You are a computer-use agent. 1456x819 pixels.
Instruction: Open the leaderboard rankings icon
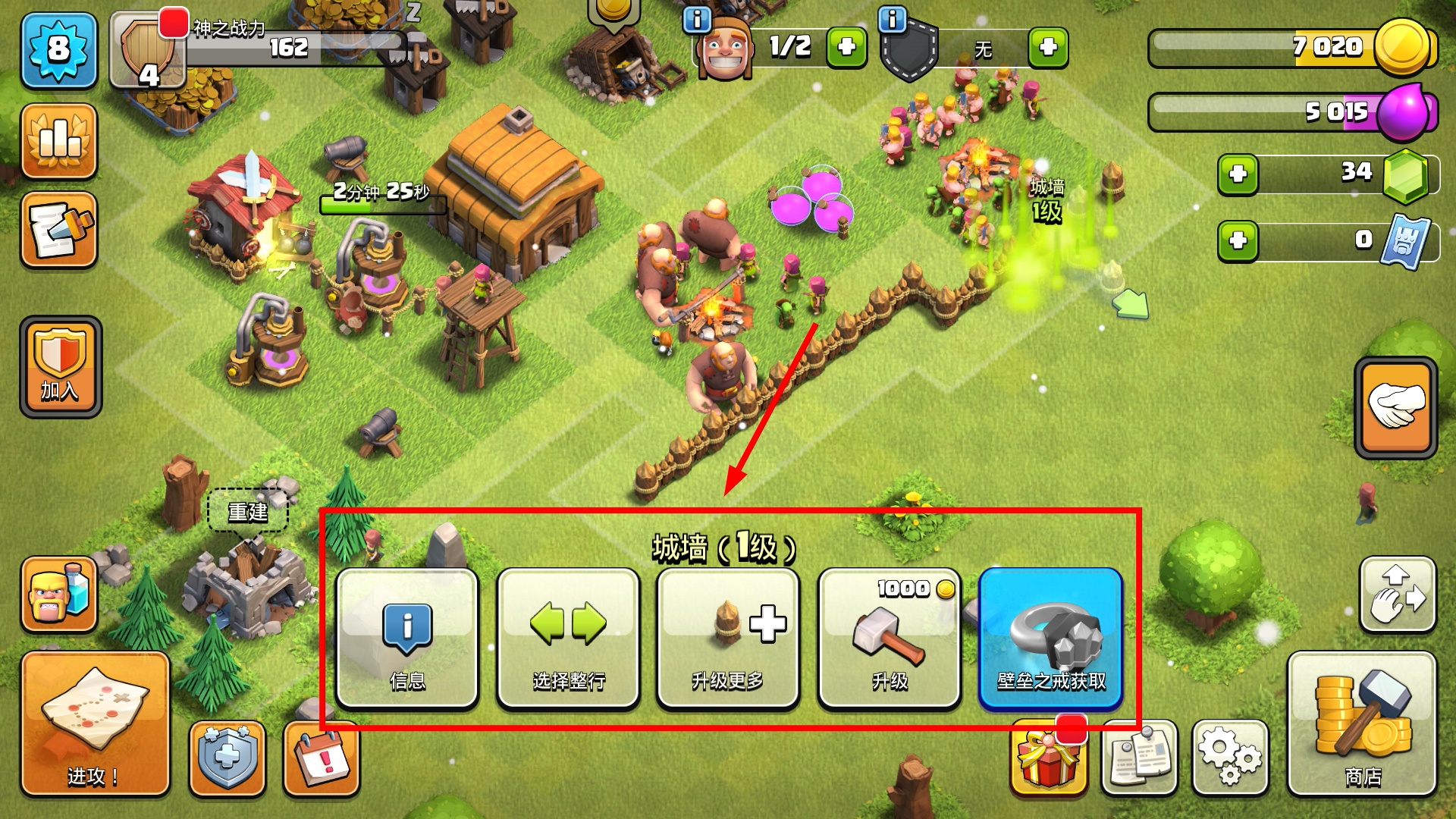pyautogui.click(x=59, y=142)
